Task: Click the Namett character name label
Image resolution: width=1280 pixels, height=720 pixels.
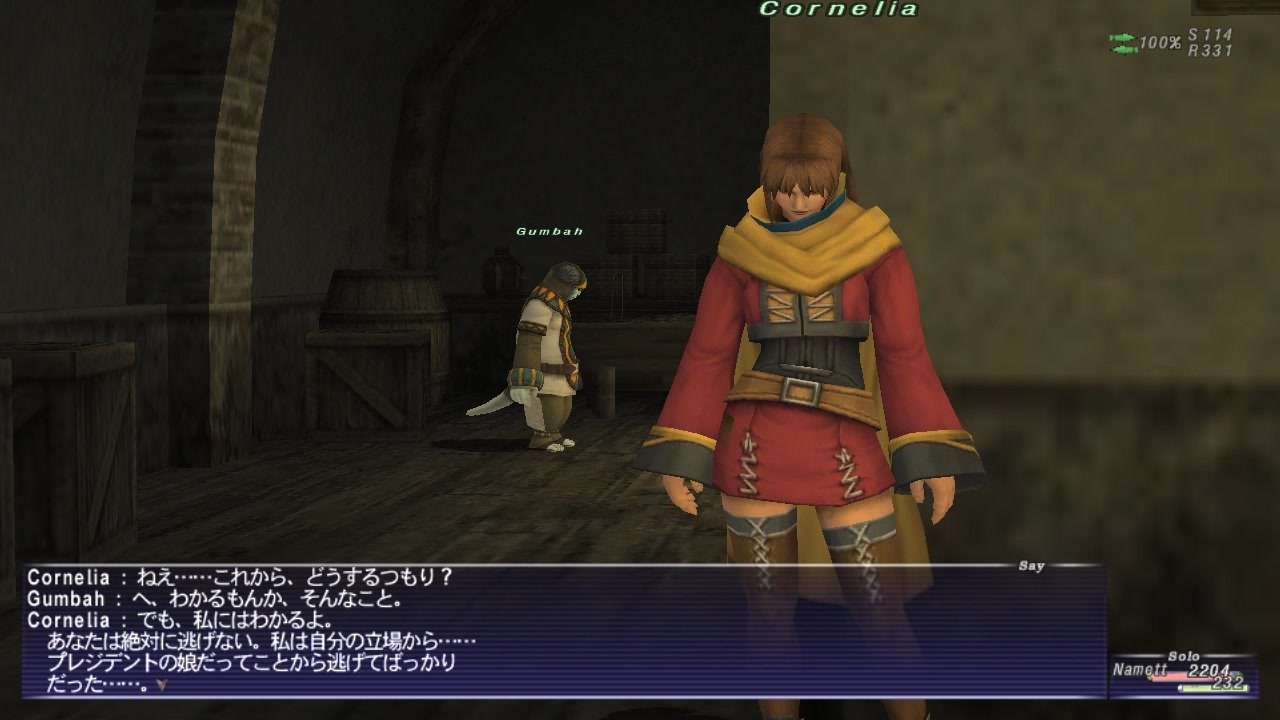Action: click(x=1140, y=668)
